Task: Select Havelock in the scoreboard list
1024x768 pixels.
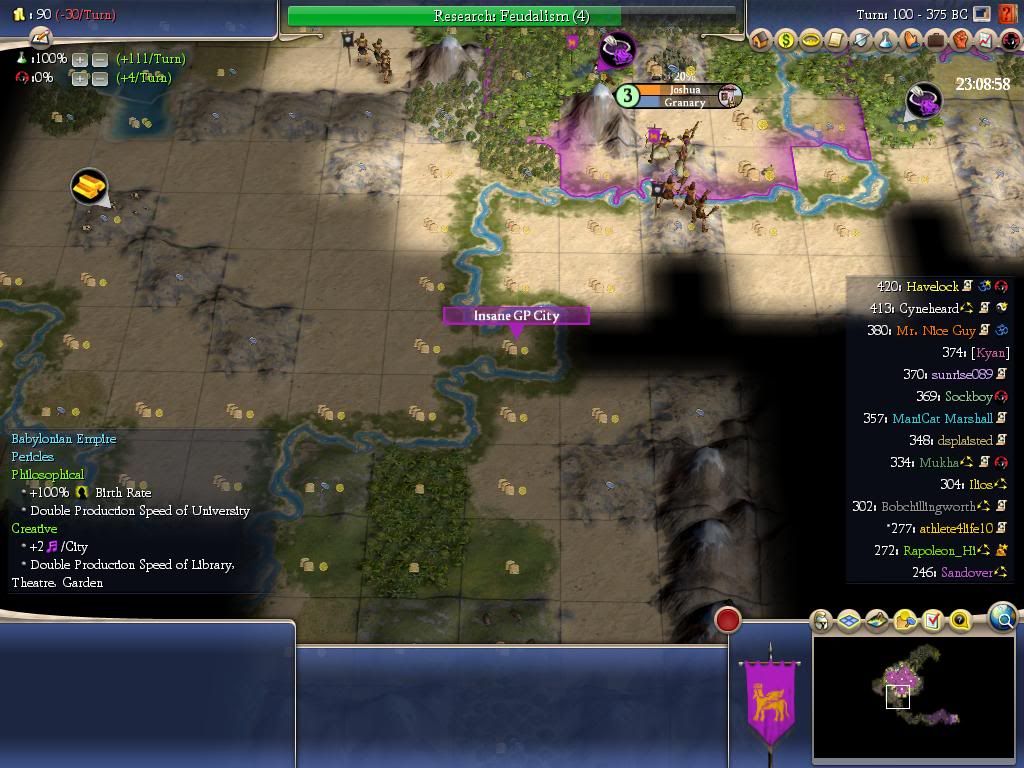Action: coord(932,287)
